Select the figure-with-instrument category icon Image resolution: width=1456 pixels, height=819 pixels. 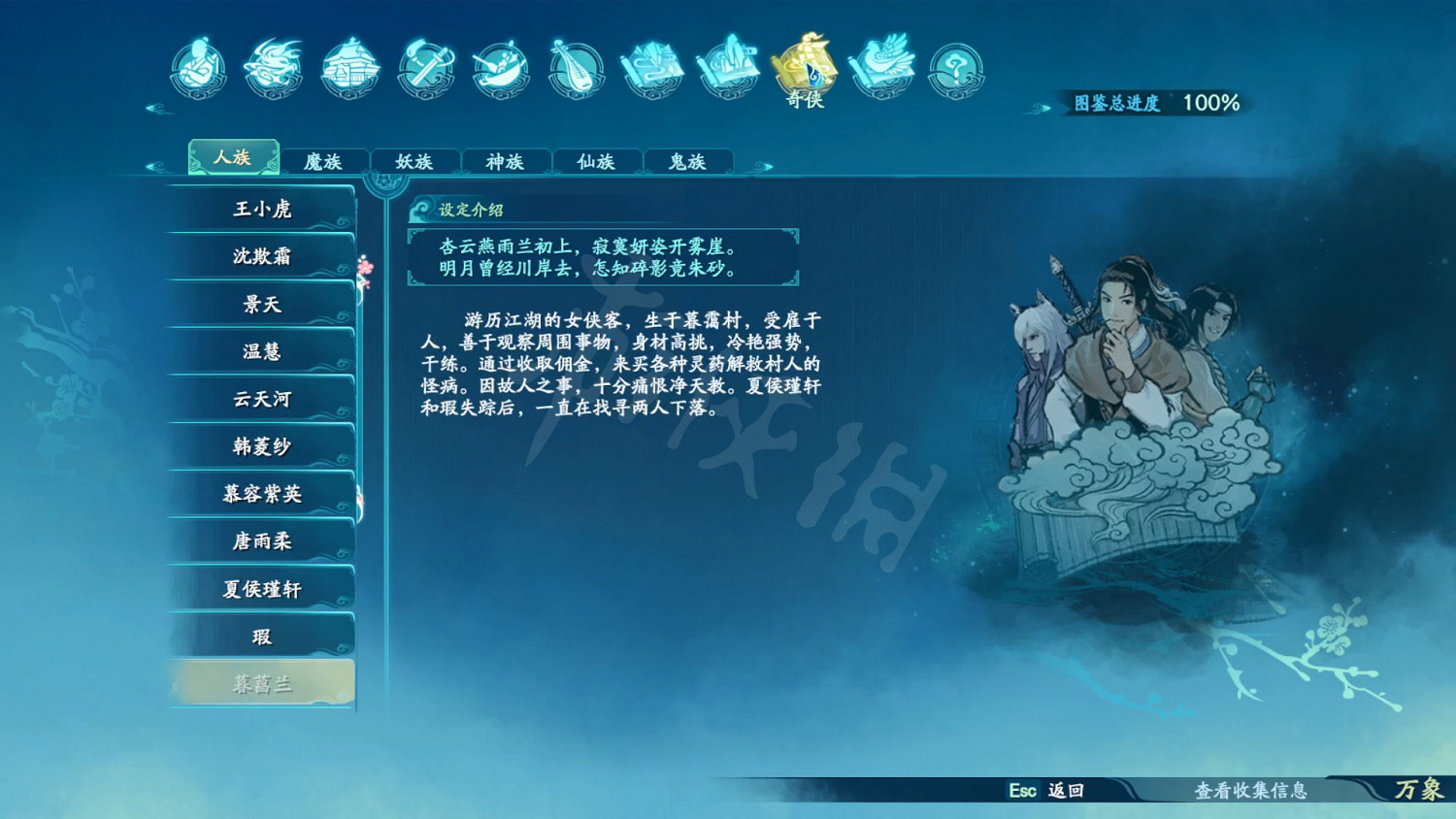tap(199, 68)
